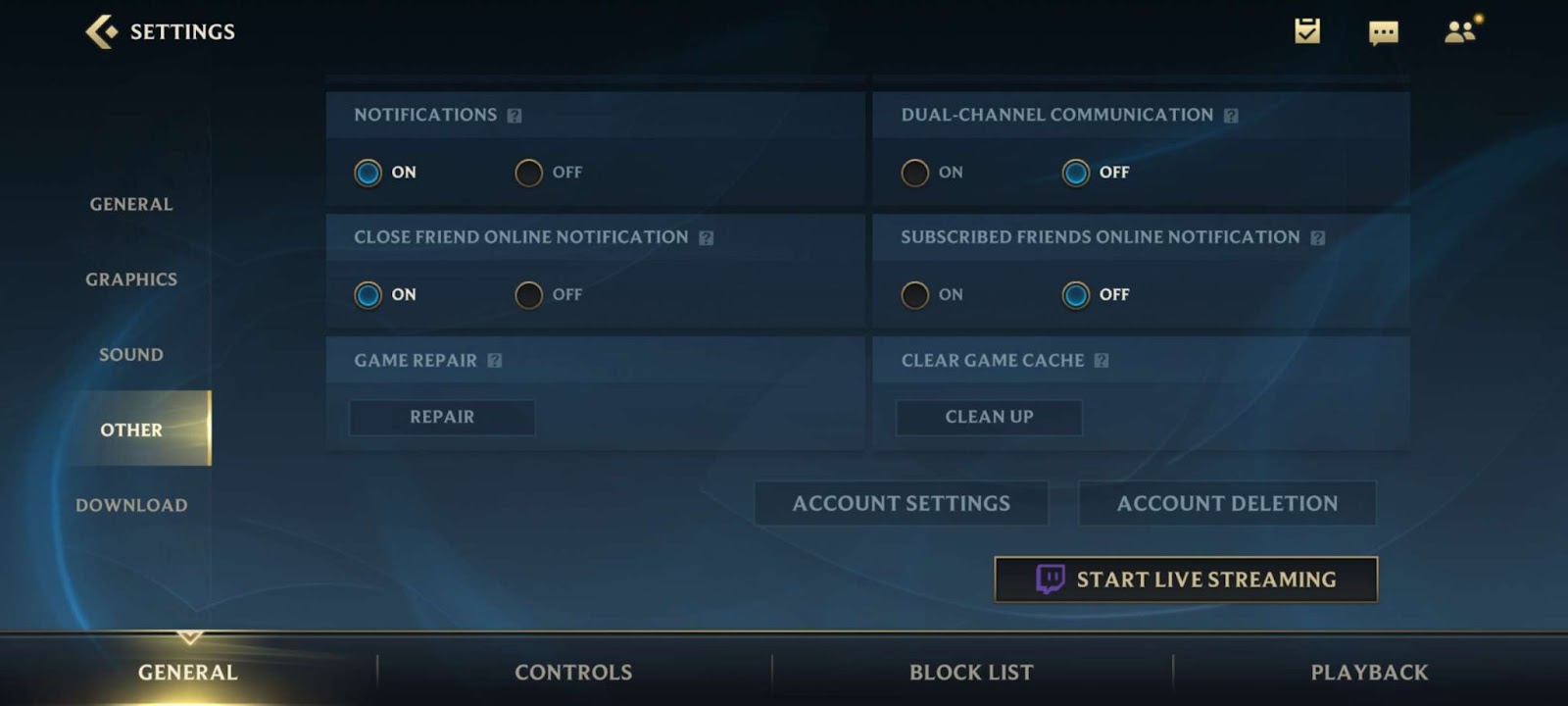Start live streaming on Twitch
This screenshot has width=1568, height=706.
[1186, 580]
